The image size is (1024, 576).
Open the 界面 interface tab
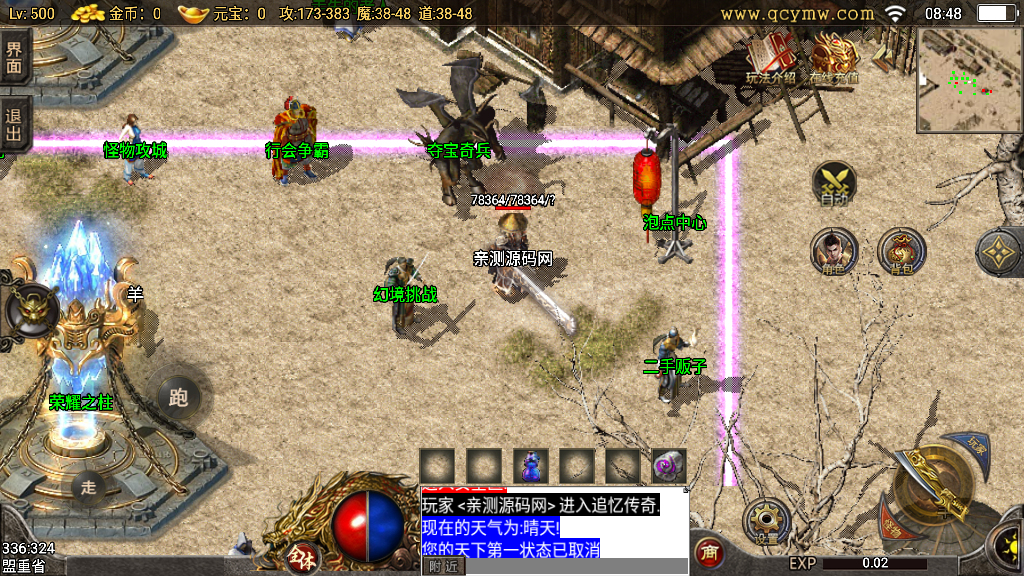click(14, 59)
